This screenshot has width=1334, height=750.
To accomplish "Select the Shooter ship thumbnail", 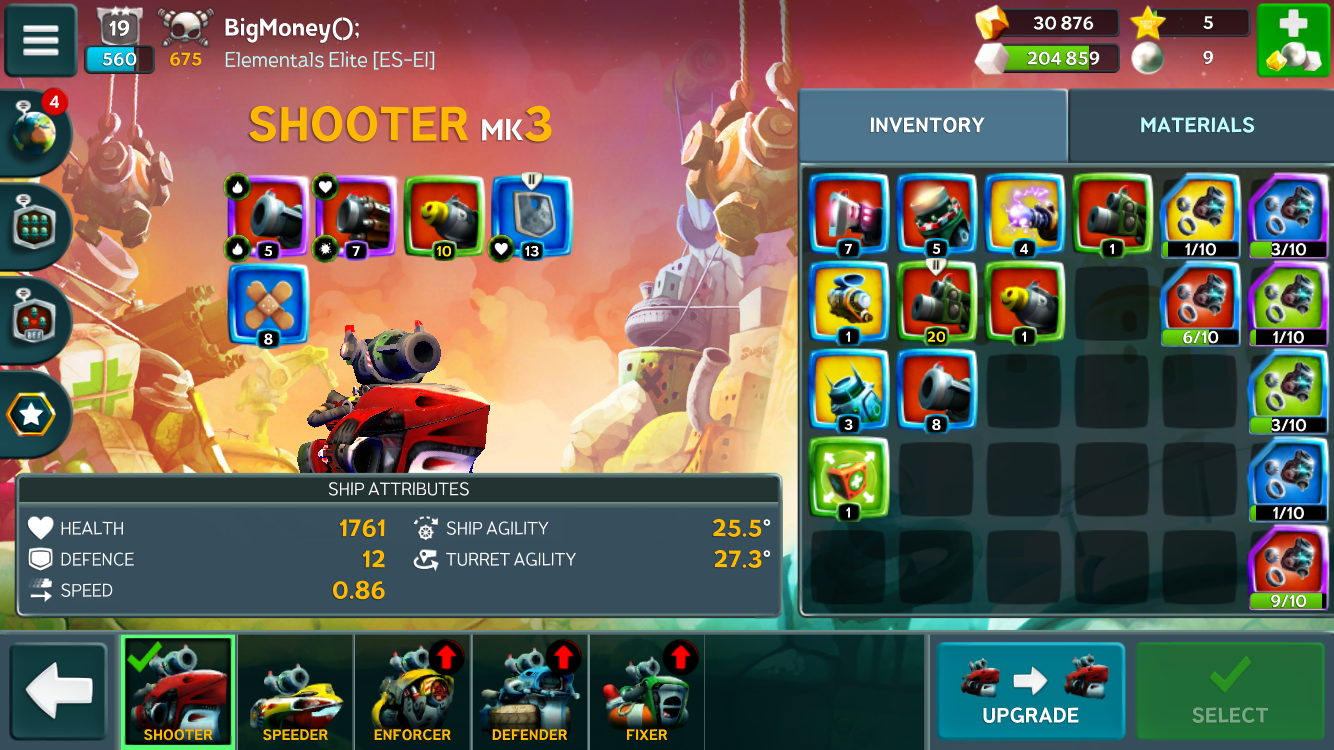I will (178, 691).
